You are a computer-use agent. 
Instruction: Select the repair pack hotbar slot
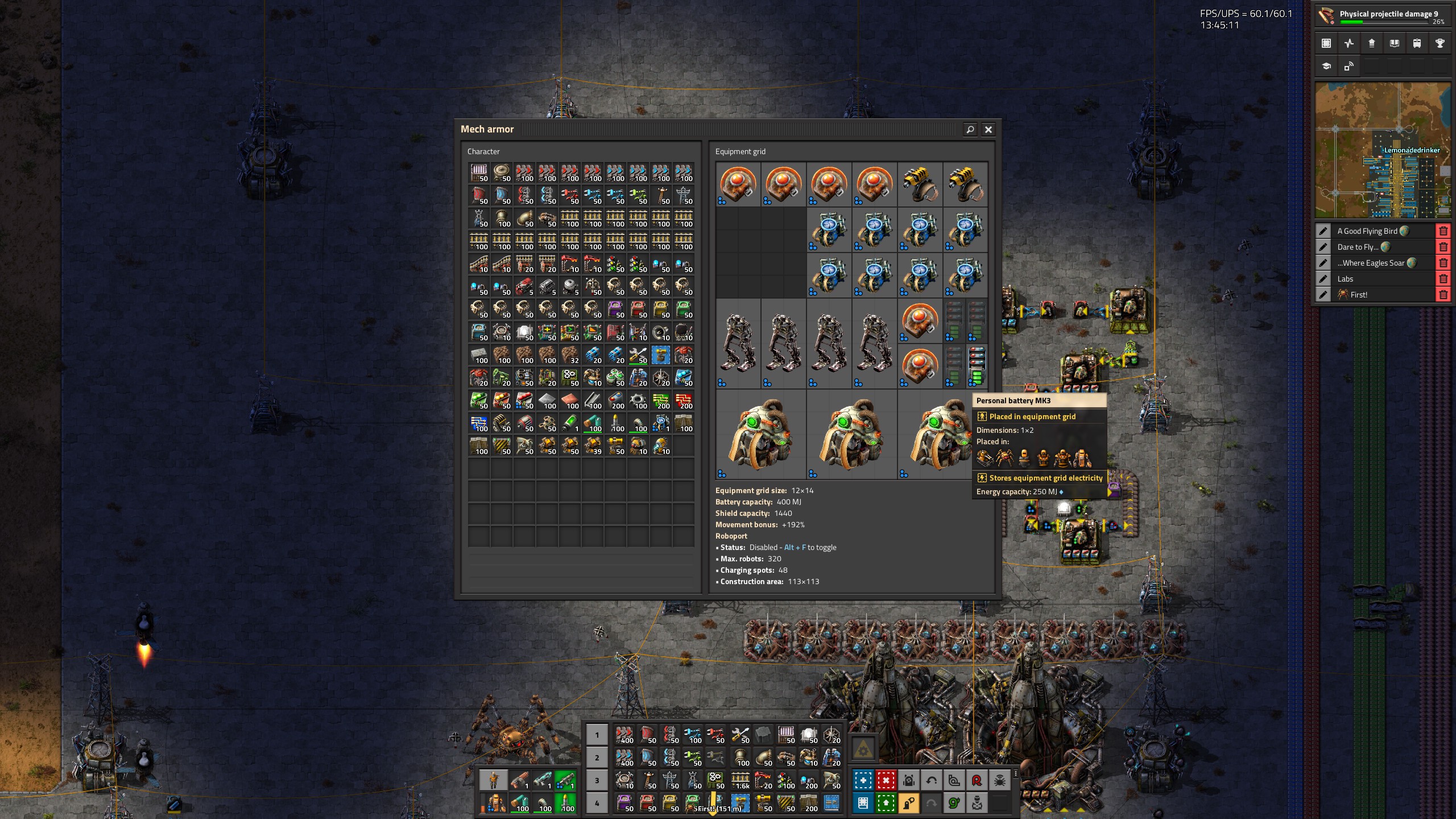[740, 735]
